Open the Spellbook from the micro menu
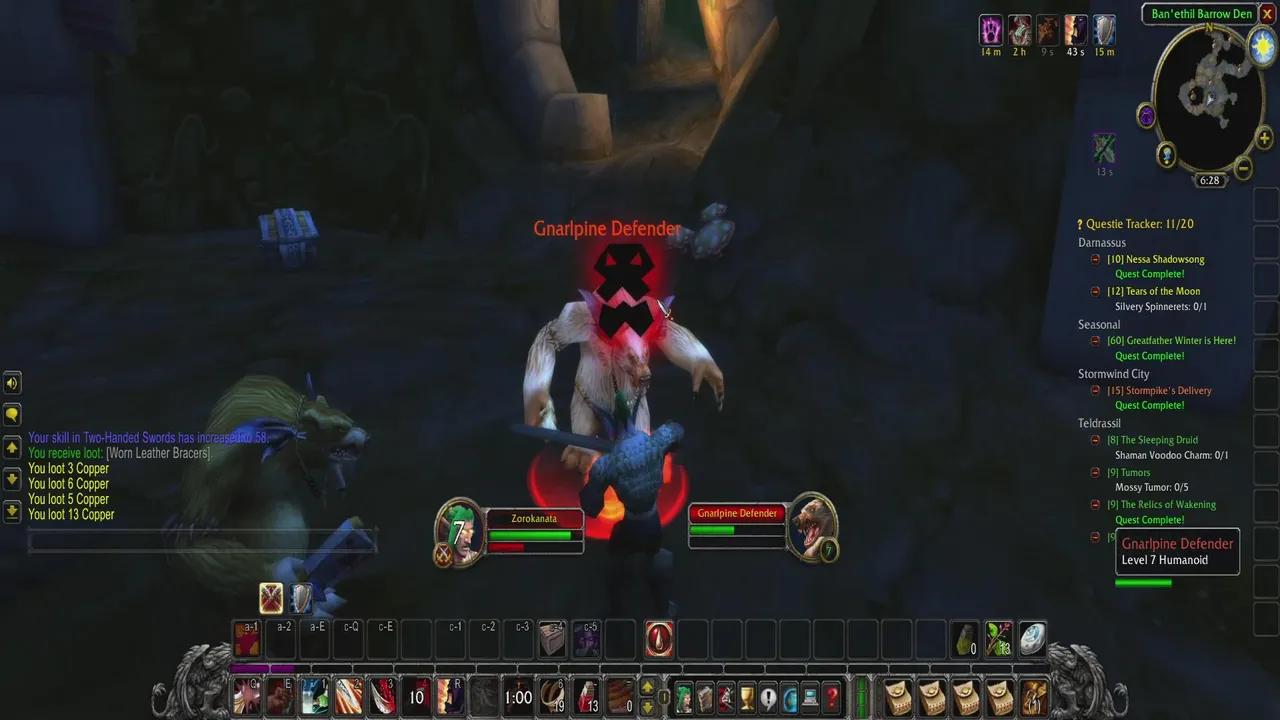The width and height of the screenshot is (1280, 720). point(706,697)
